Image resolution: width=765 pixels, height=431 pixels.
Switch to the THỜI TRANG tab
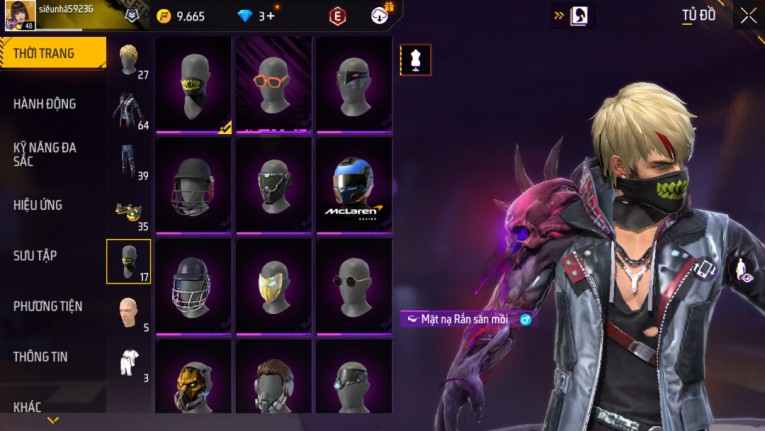click(x=50, y=53)
